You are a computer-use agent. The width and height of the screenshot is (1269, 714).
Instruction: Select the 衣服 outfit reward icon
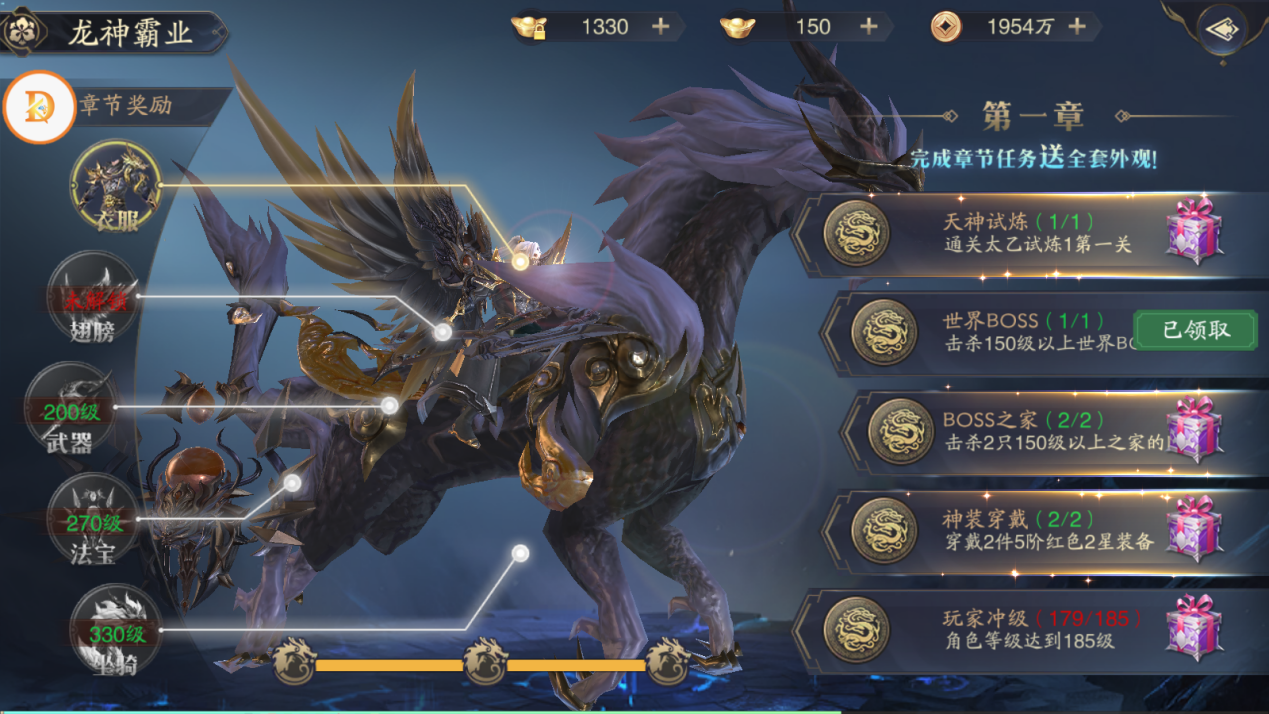click(115, 187)
